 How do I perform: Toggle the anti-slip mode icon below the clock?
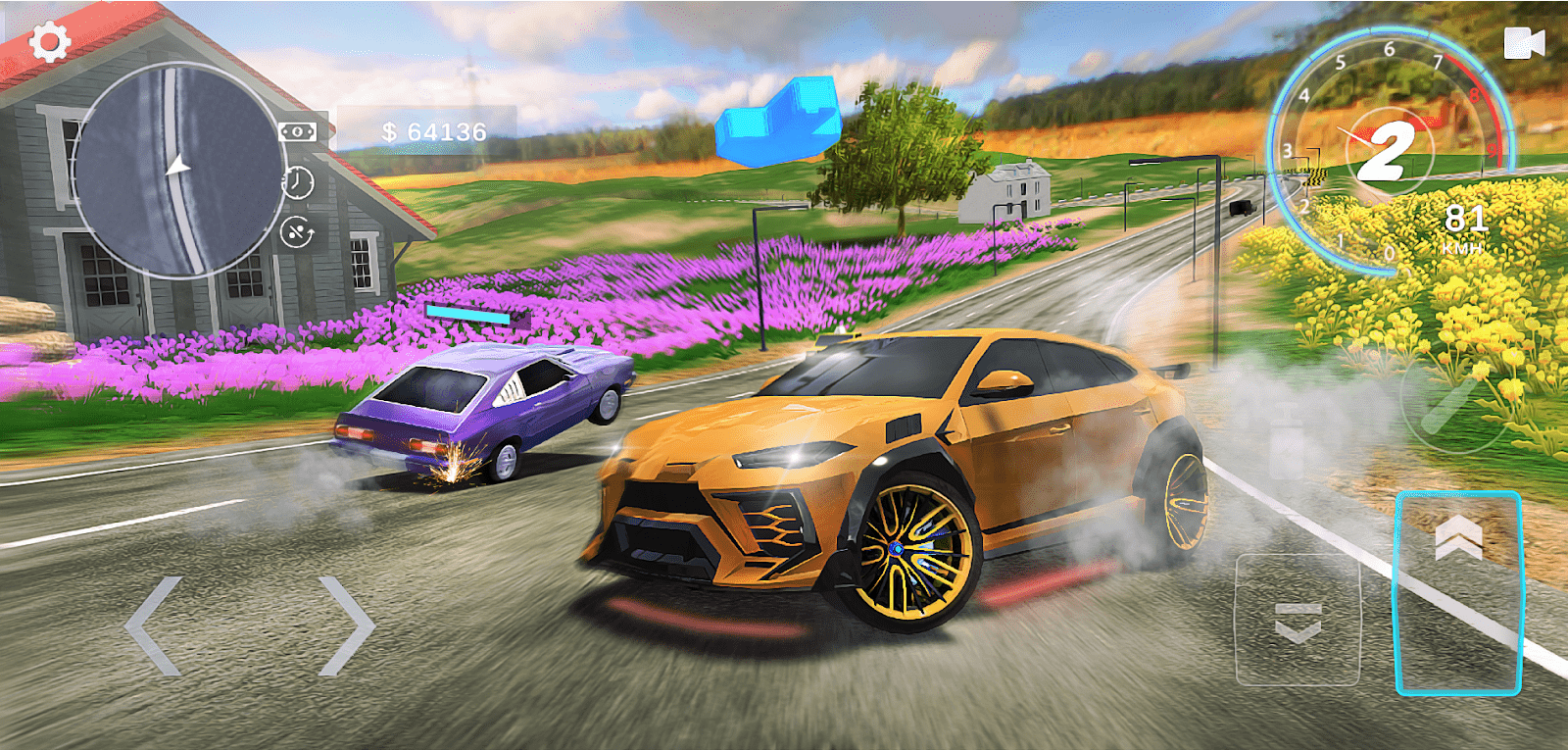pos(296,232)
